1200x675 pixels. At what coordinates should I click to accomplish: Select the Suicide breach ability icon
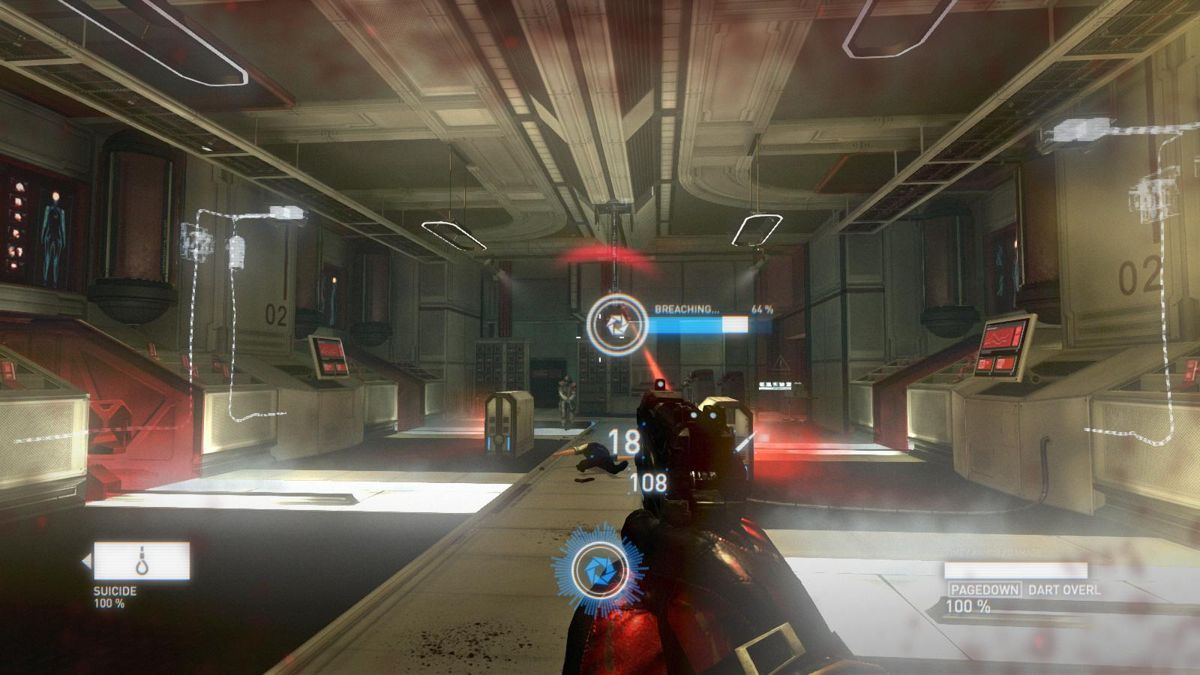(x=141, y=561)
